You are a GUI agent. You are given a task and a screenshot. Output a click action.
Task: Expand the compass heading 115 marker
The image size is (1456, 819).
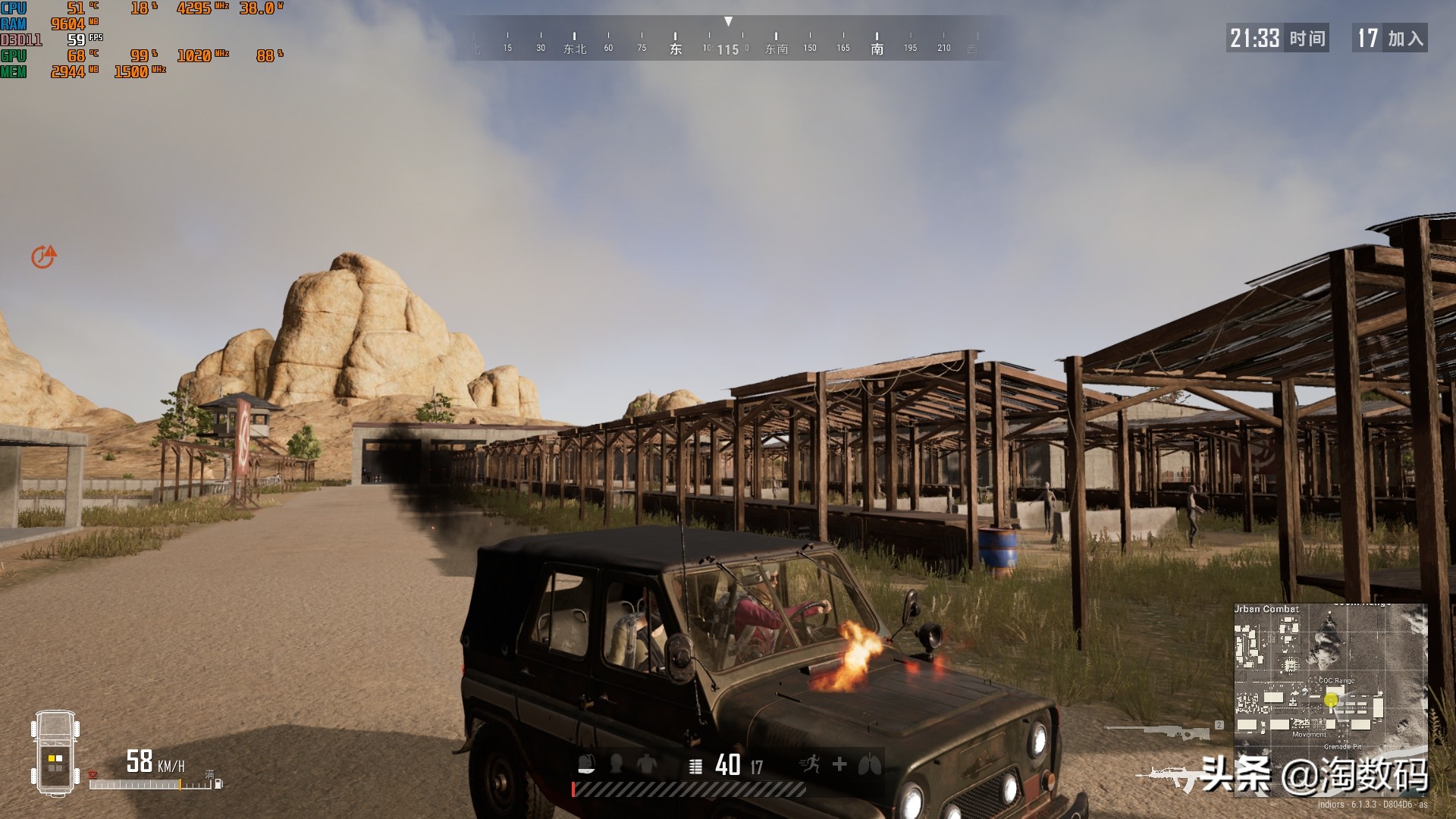[730, 48]
